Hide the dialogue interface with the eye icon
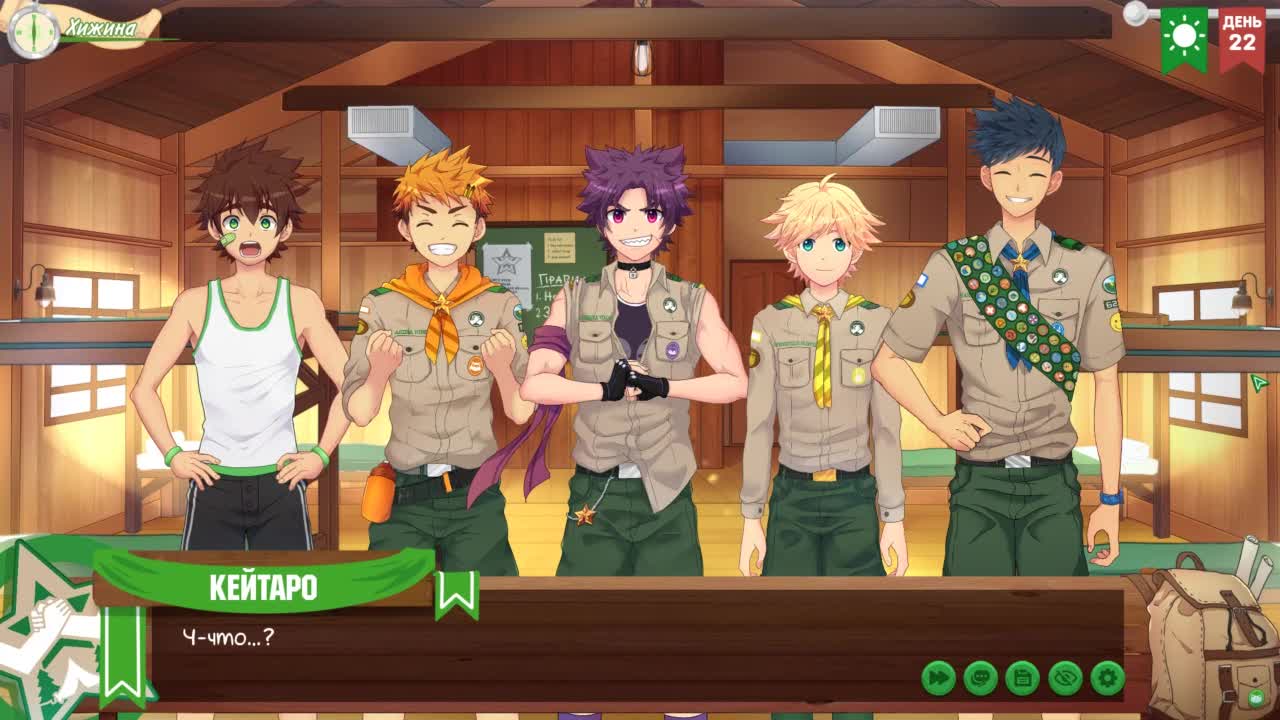The image size is (1280, 720). point(1065,678)
